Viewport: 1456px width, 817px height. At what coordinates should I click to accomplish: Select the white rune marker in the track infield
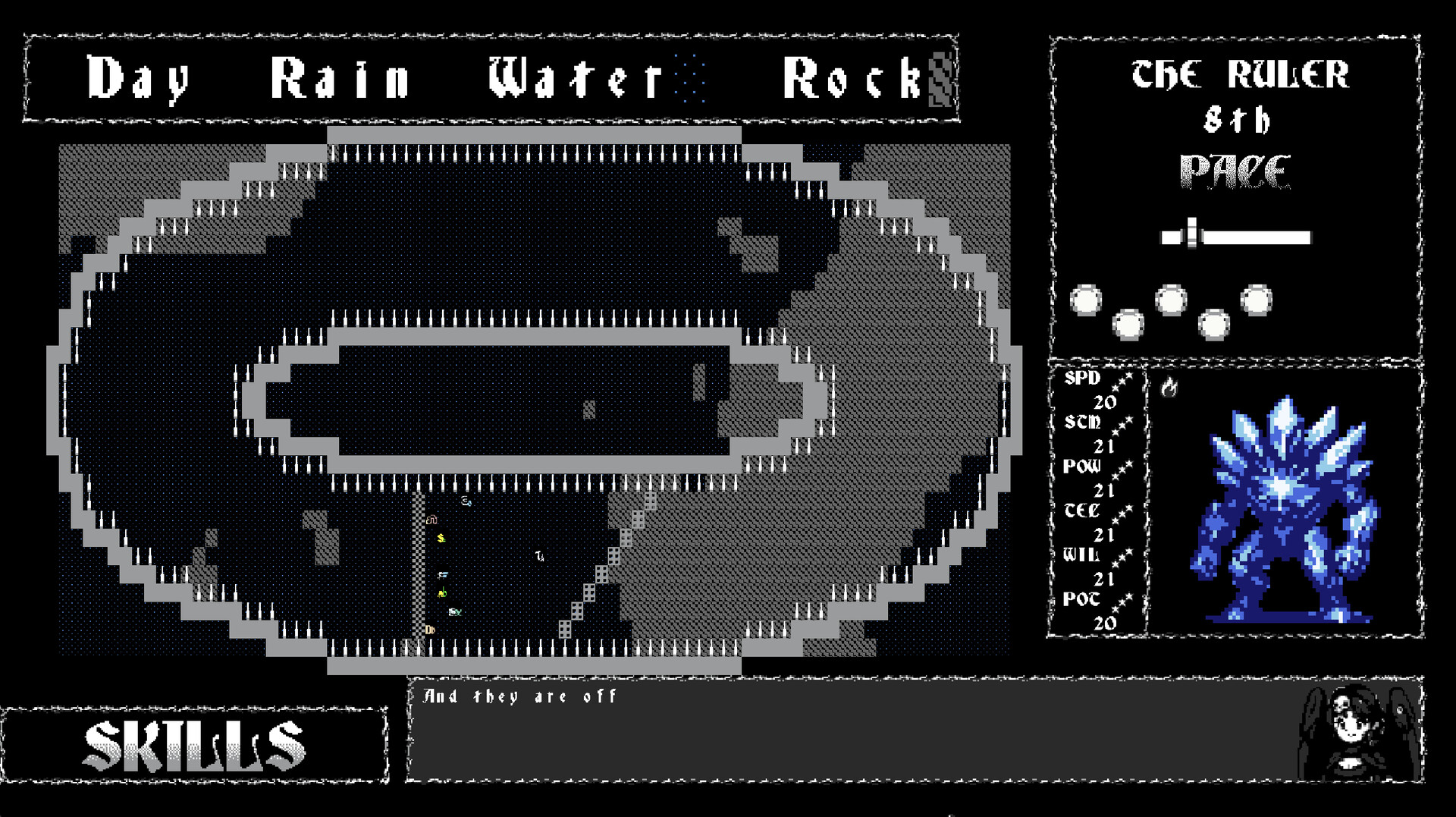point(539,555)
